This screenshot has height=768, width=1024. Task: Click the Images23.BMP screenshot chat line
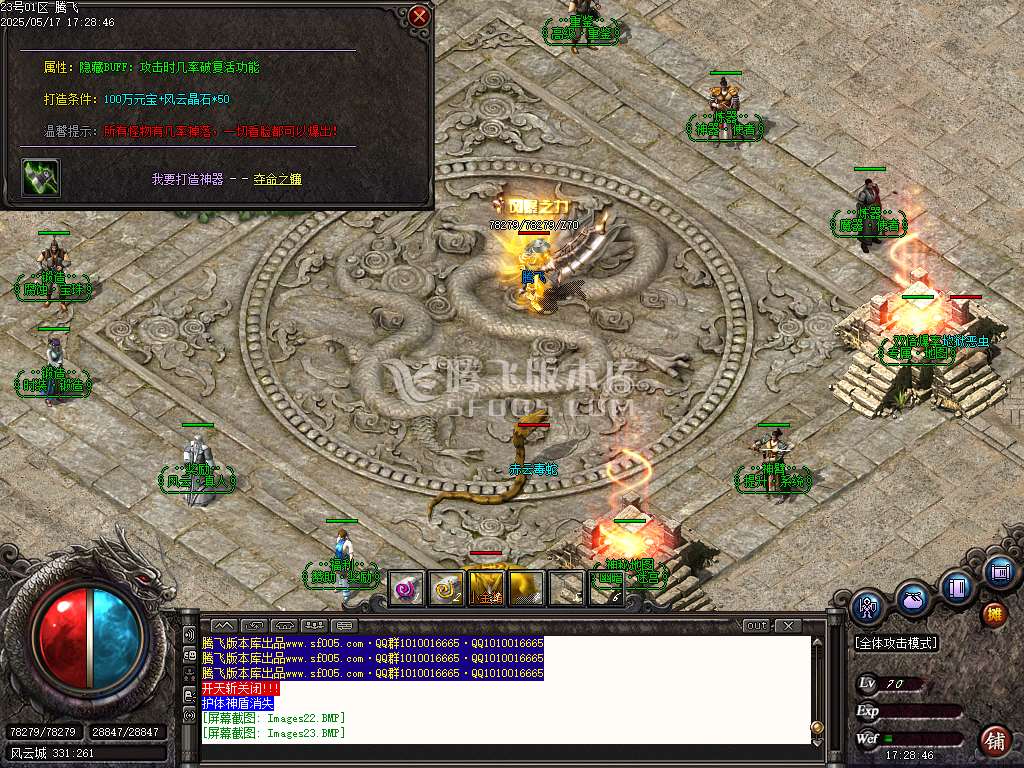(273, 733)
